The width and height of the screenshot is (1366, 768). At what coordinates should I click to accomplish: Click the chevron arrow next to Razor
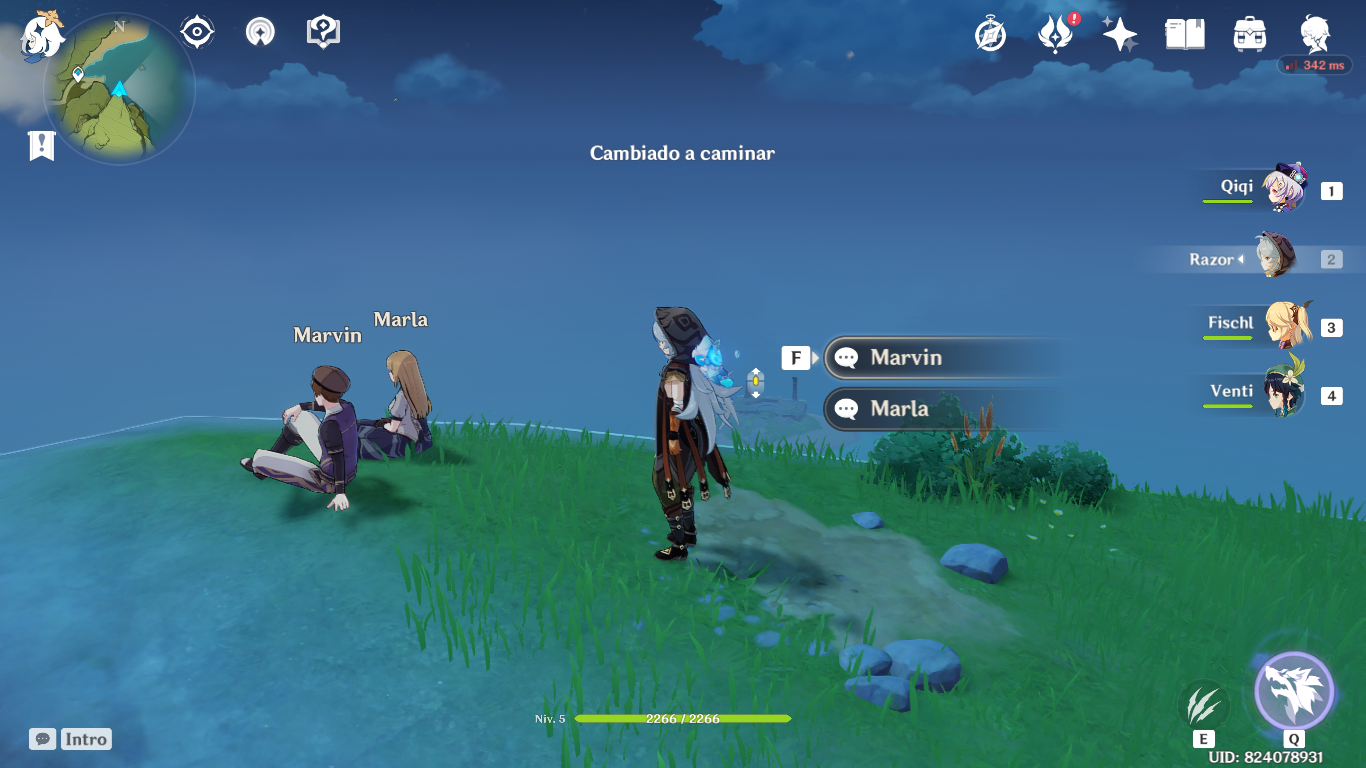pyautogui.click(x=1243, y=258)
